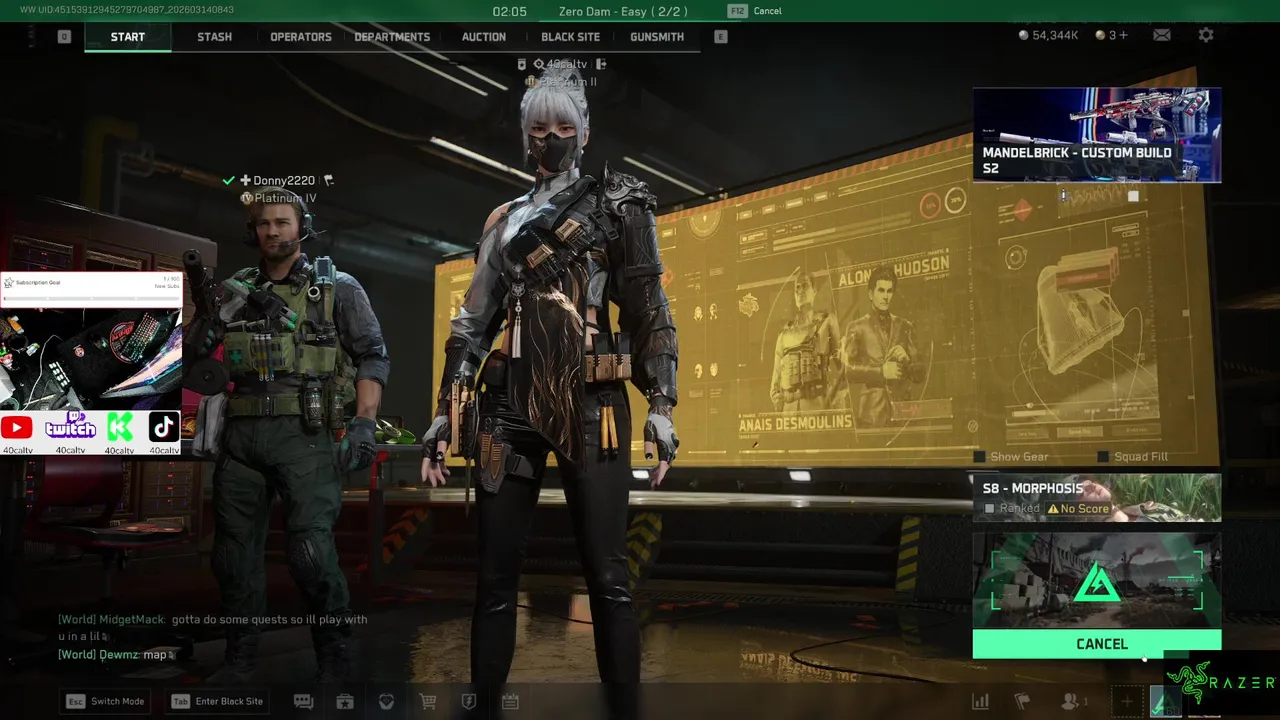Open the settings gear icon
Image resolution: width=1280 pixels, height=720 pixels.
[1206, 35]
